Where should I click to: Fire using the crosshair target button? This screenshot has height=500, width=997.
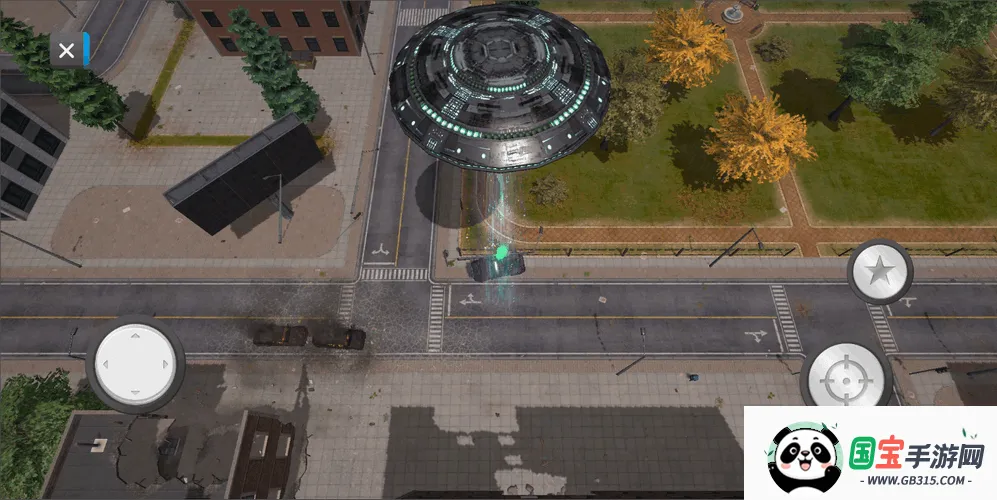point(846,378)
